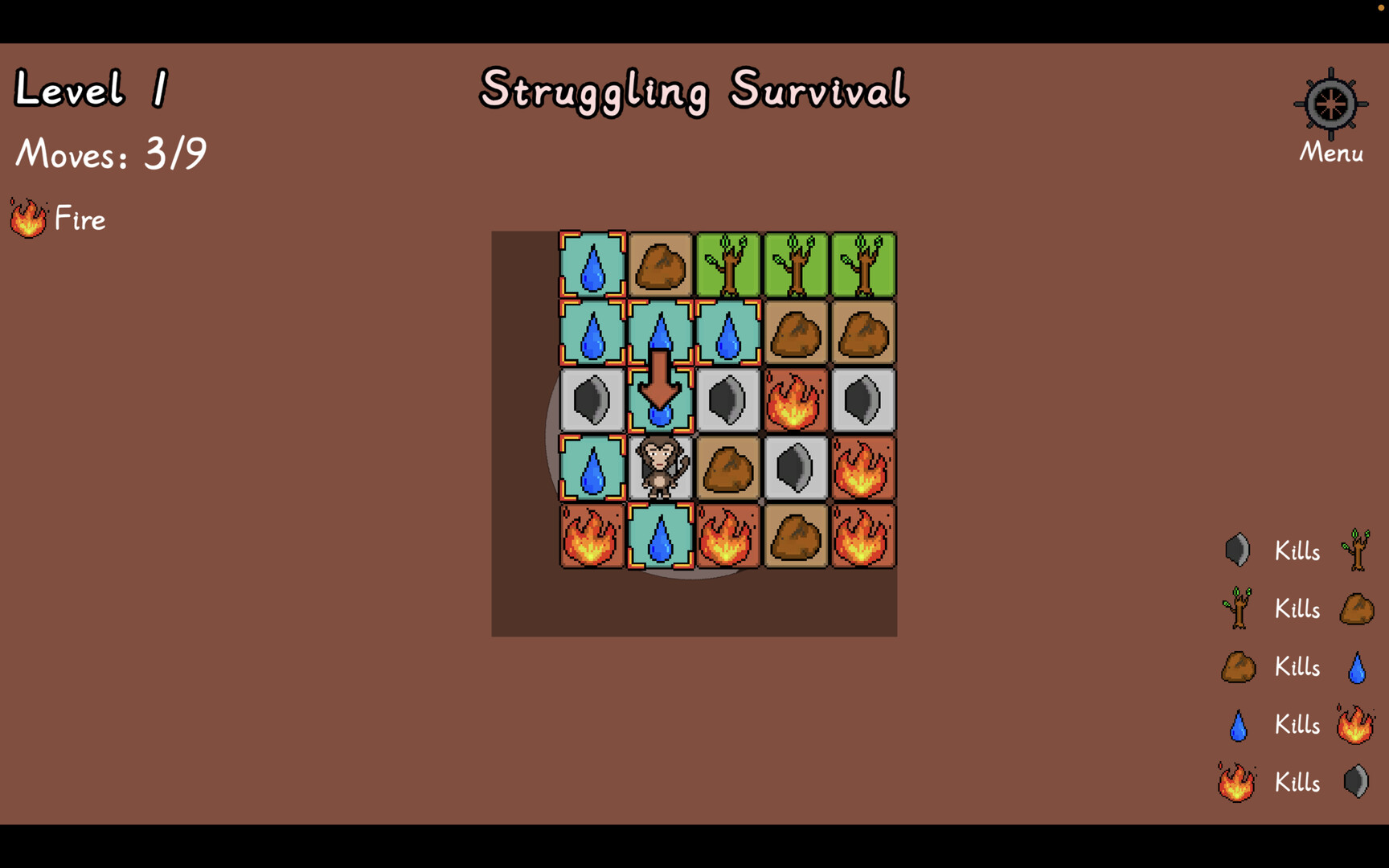This screenshot has width=1389, height=868.
Task: Click the rock icon in the Kills legend
Action: click(1237, 550)
